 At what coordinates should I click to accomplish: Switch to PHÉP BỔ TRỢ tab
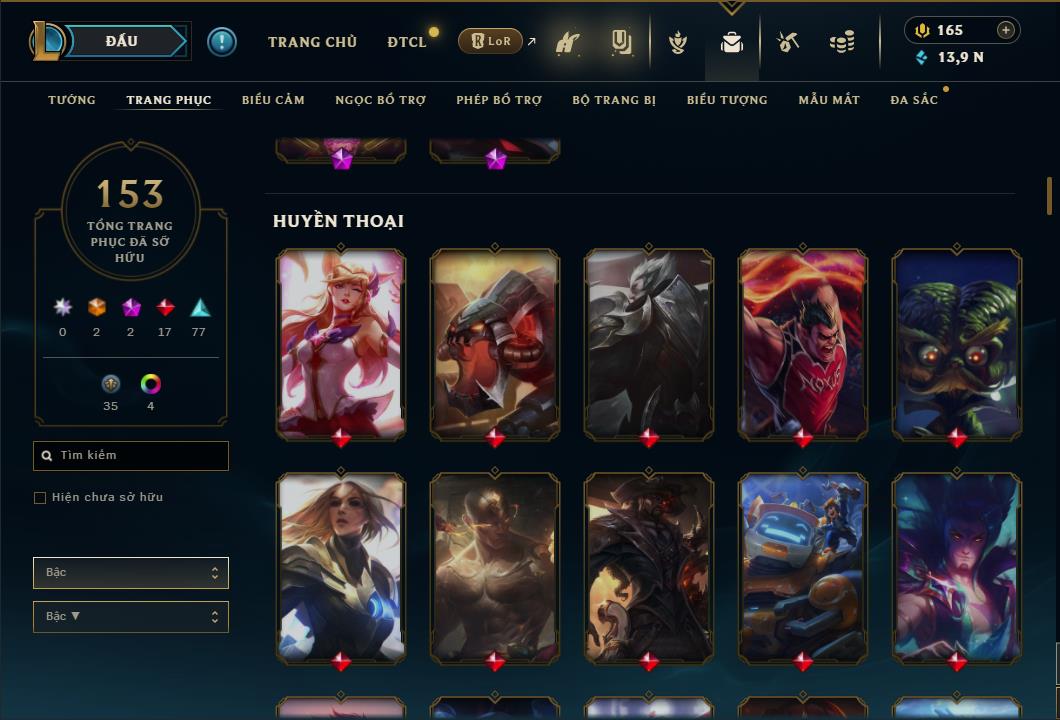click(x=499, y=100)
